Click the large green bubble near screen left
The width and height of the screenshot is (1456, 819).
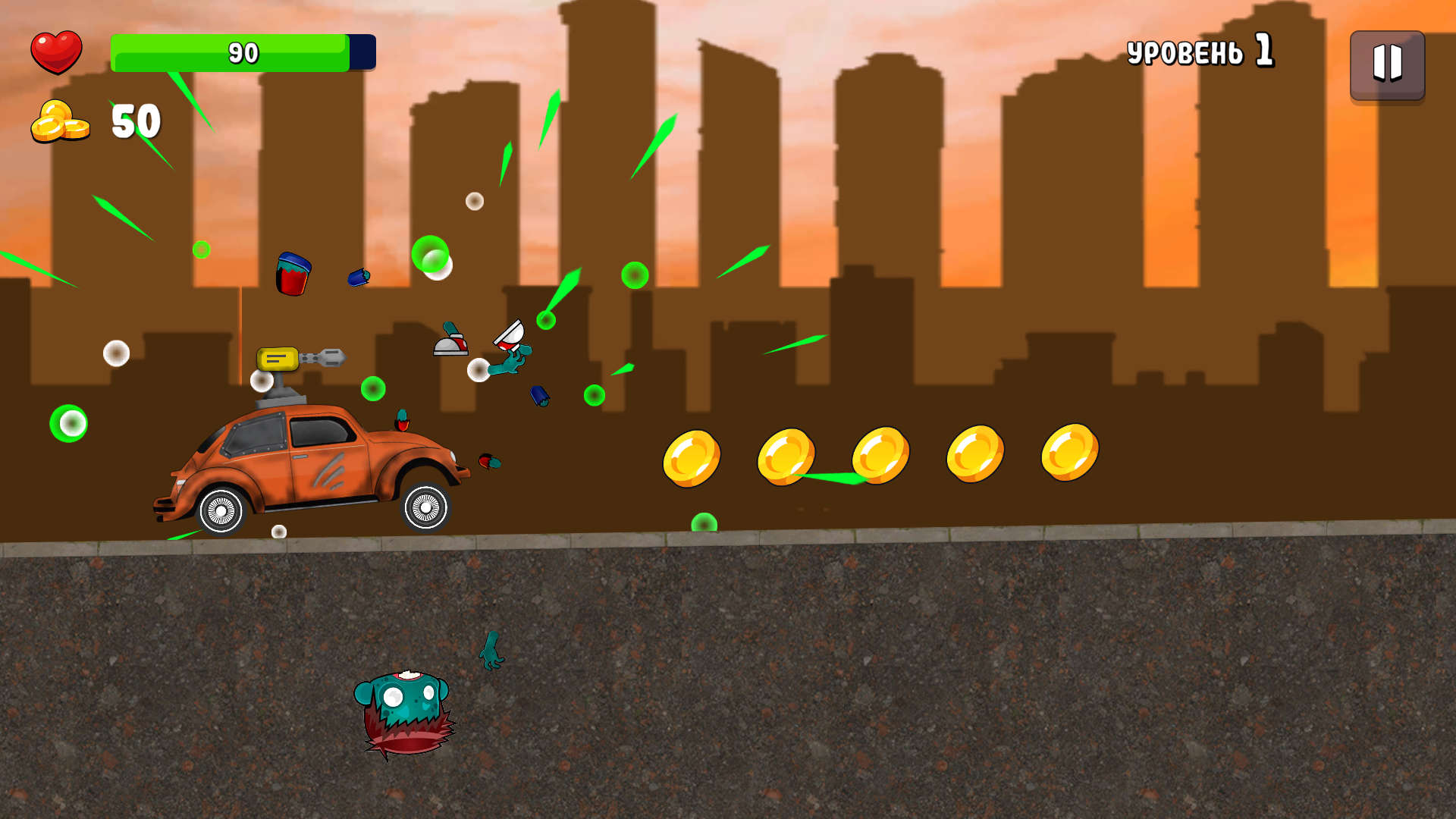pos(70,425)
